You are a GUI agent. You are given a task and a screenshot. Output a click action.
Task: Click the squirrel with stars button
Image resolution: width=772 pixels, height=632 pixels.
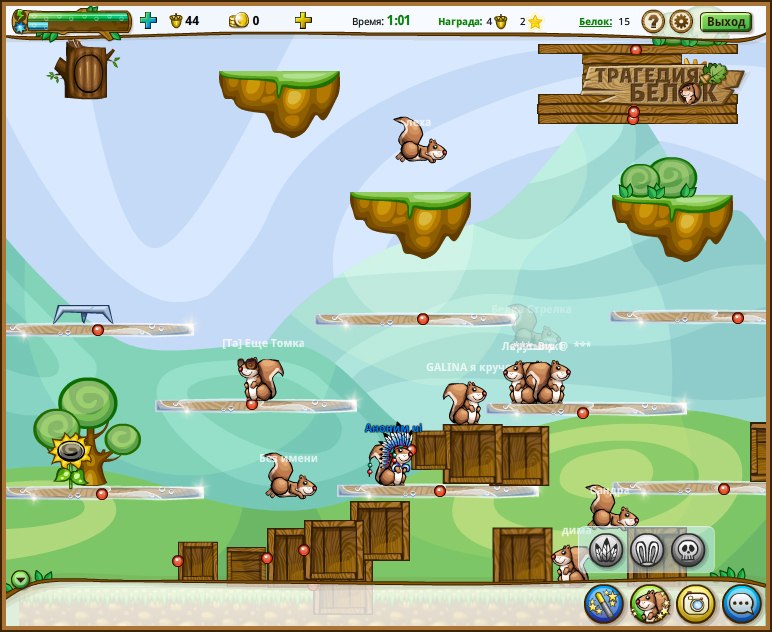650,603
